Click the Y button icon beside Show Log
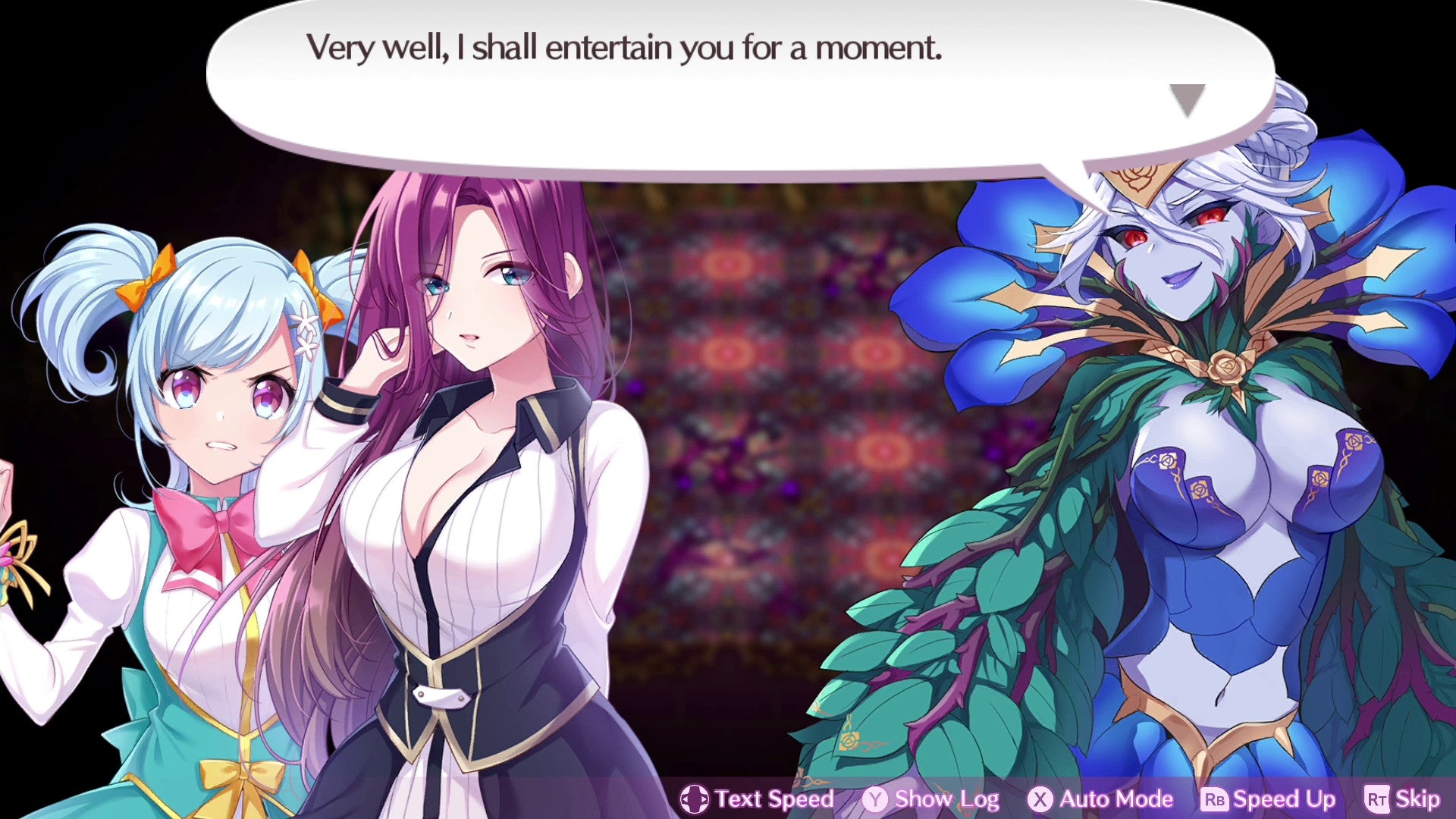 point(877,799)
